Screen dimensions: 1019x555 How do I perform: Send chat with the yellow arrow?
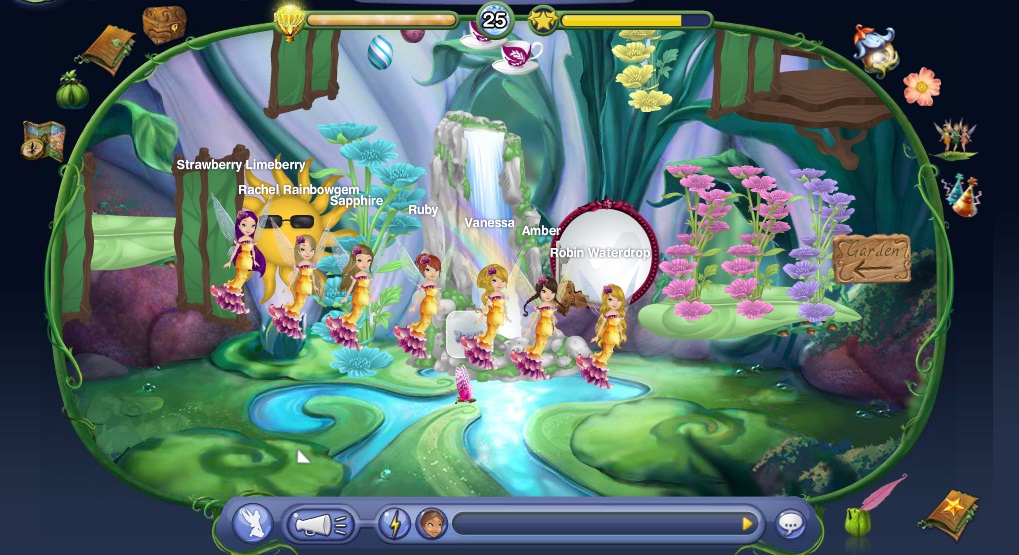746,523
